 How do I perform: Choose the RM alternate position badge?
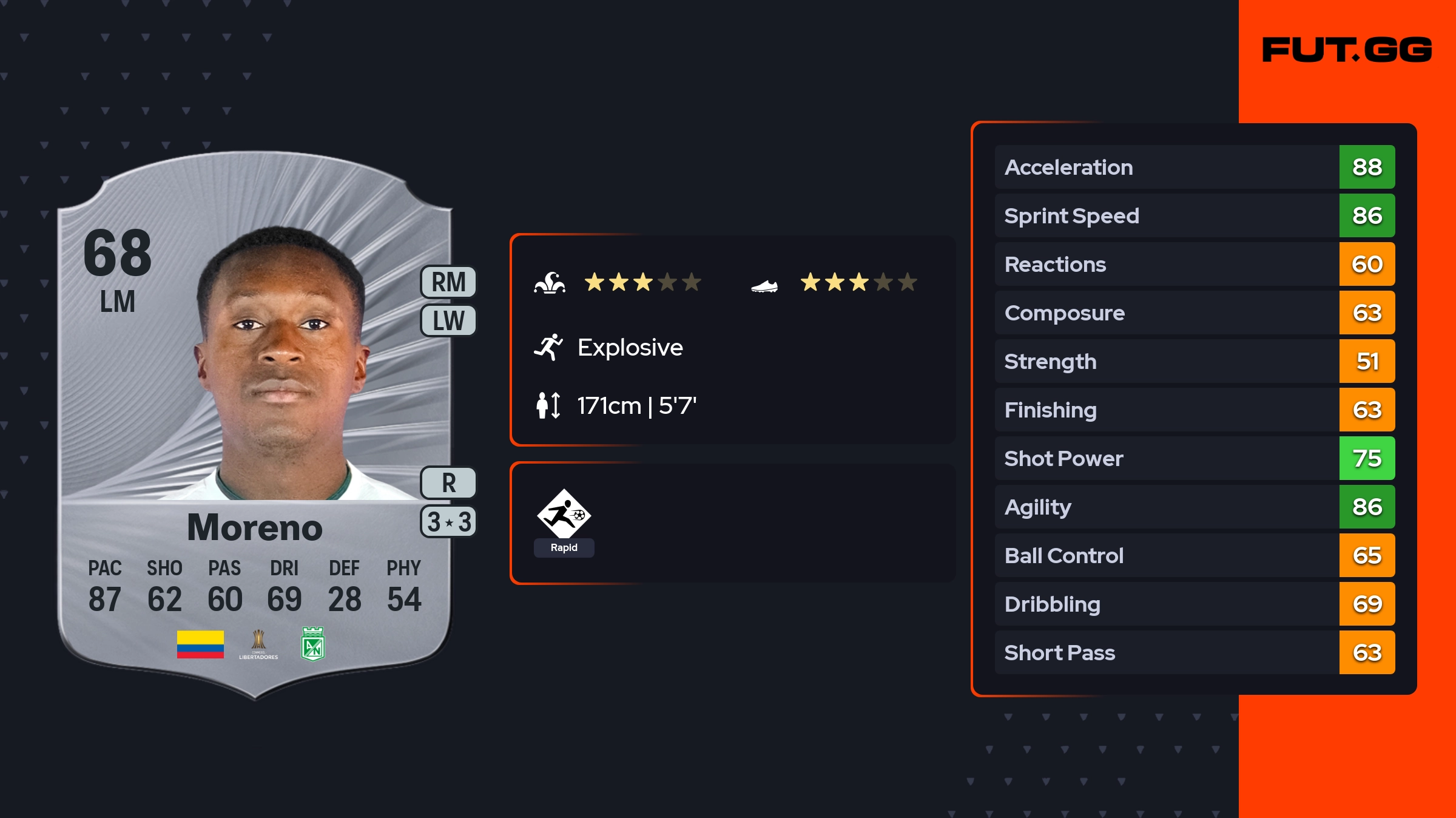click(448, 282)
